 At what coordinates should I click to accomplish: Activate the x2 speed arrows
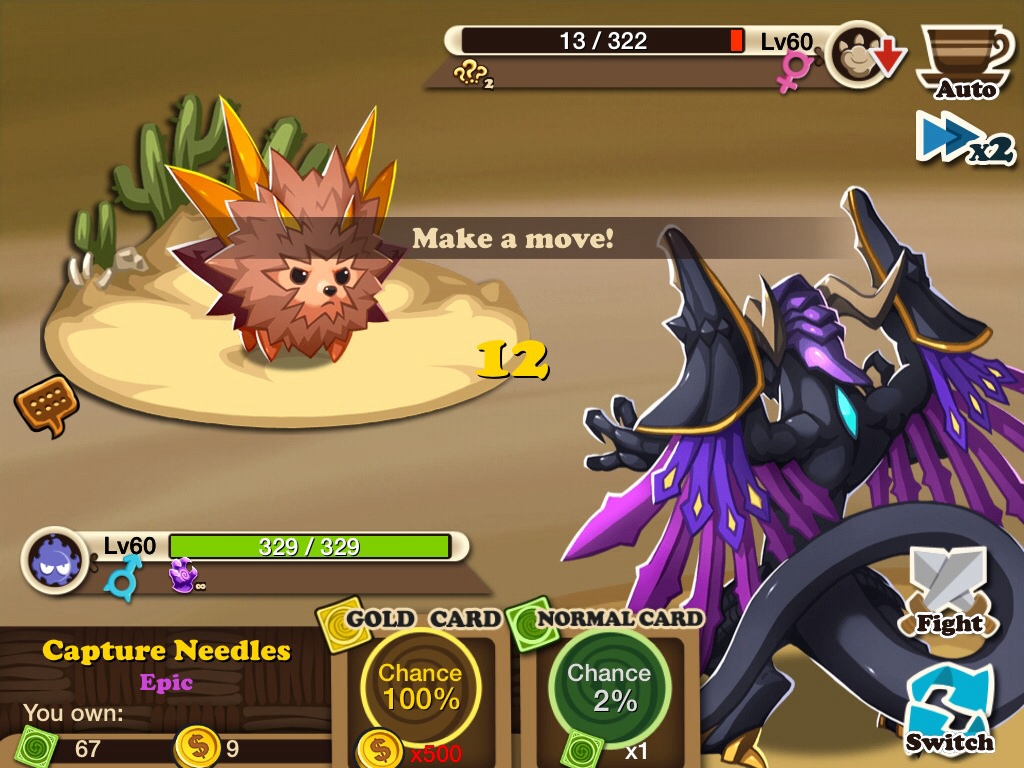pos(963,139)
